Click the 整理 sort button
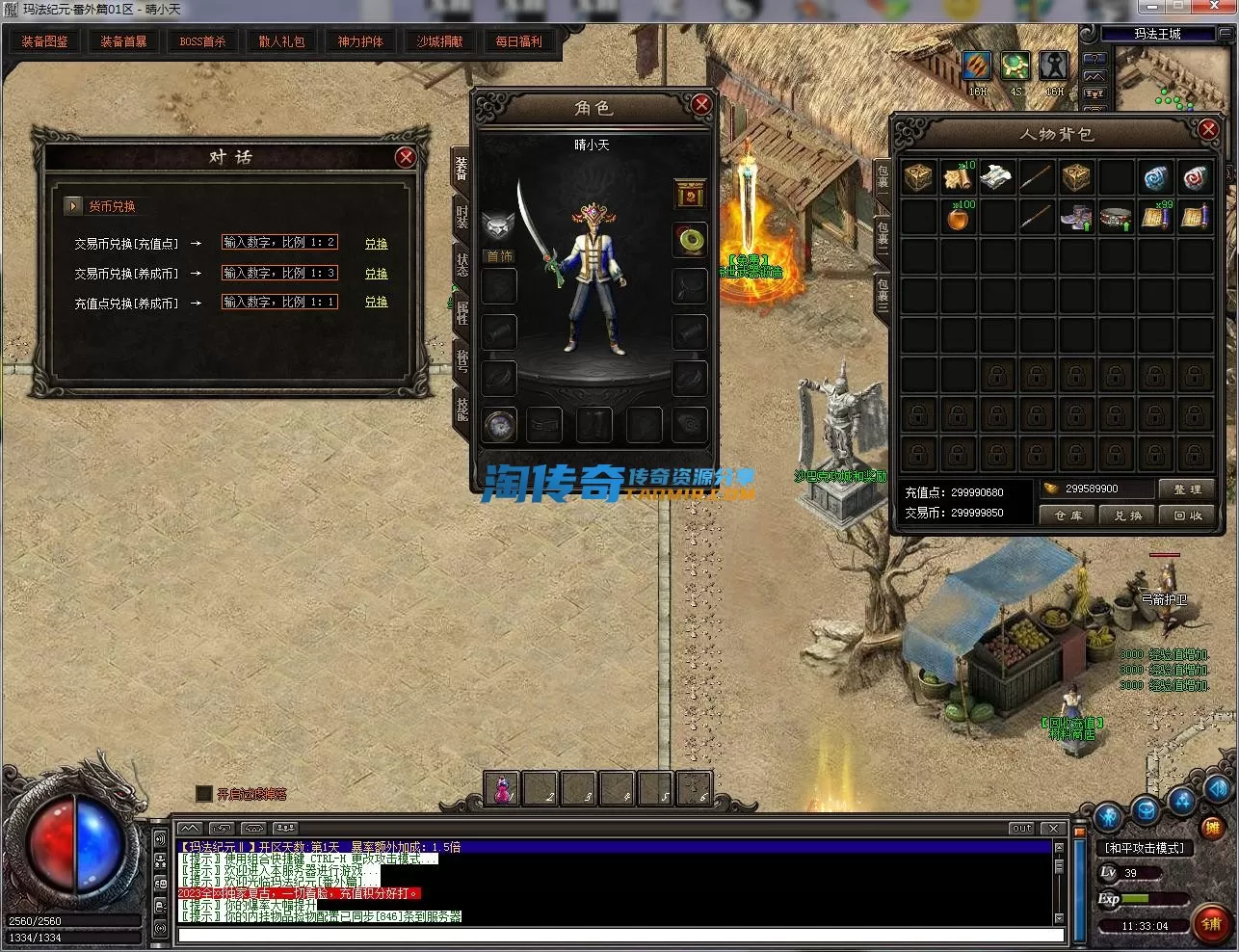The image size is (1239, 952). [1186, 489]
